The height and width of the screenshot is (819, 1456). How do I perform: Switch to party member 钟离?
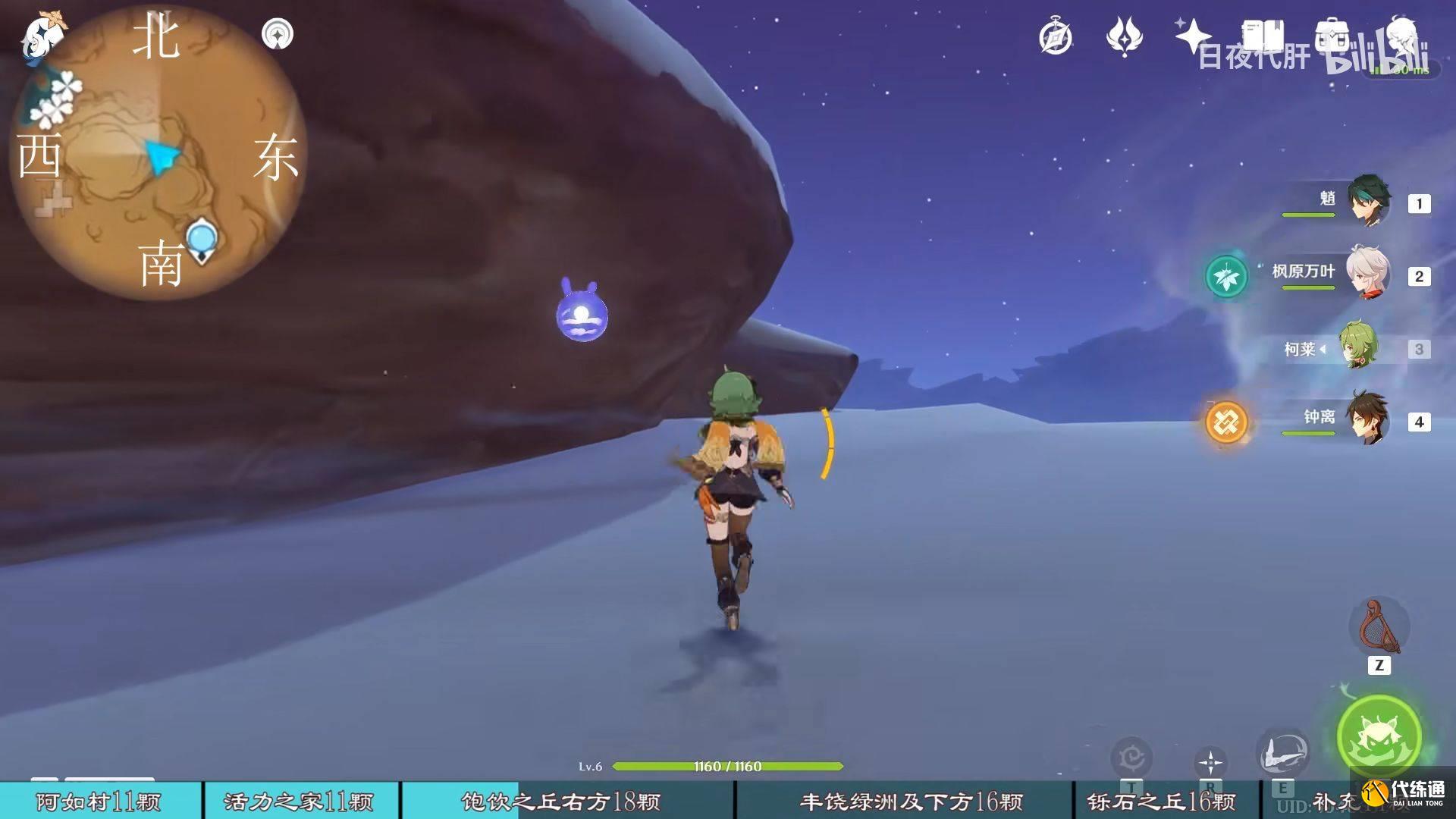pyautogui.click(x=1368, y=419)
